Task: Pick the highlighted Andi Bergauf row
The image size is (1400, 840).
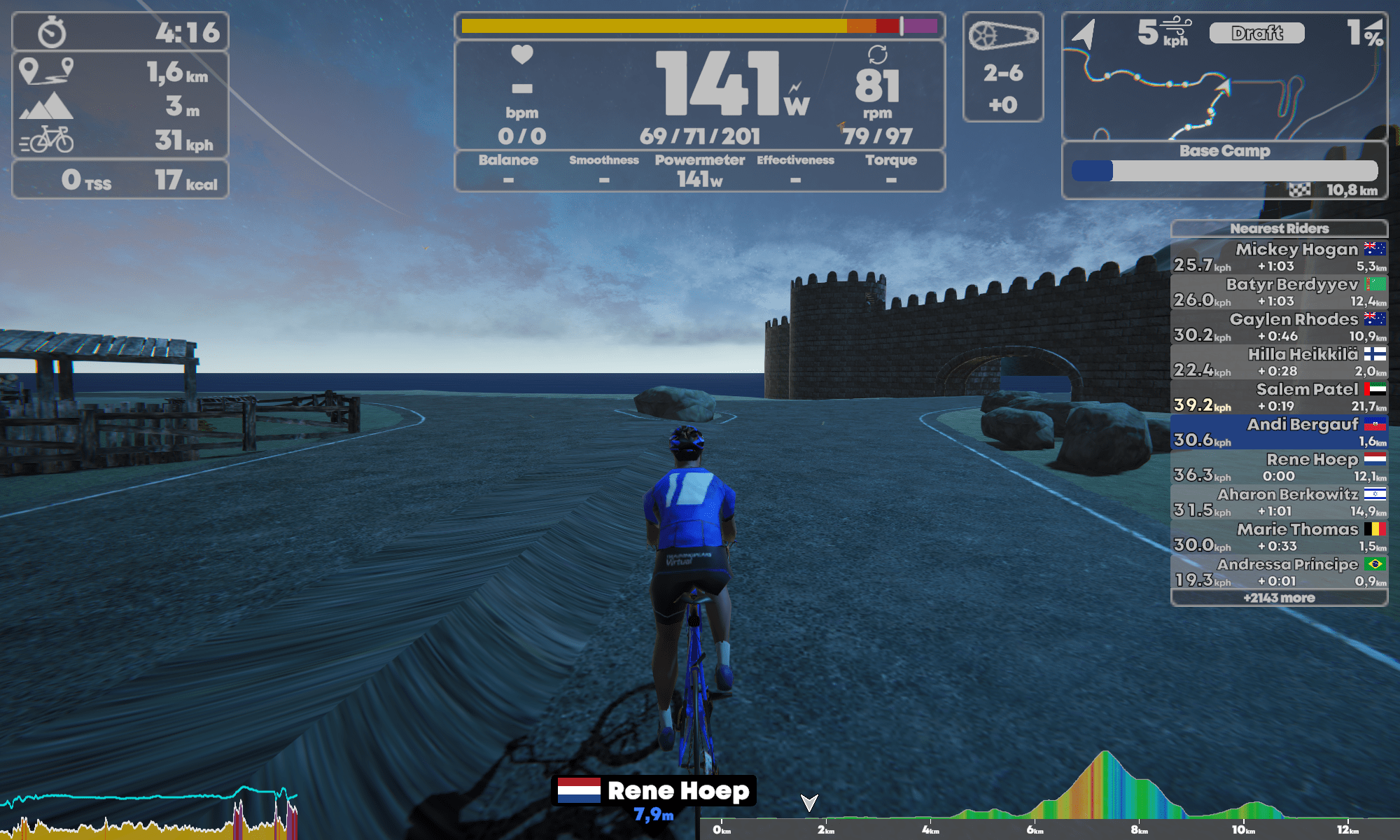Action: (x=1279, y=432)
